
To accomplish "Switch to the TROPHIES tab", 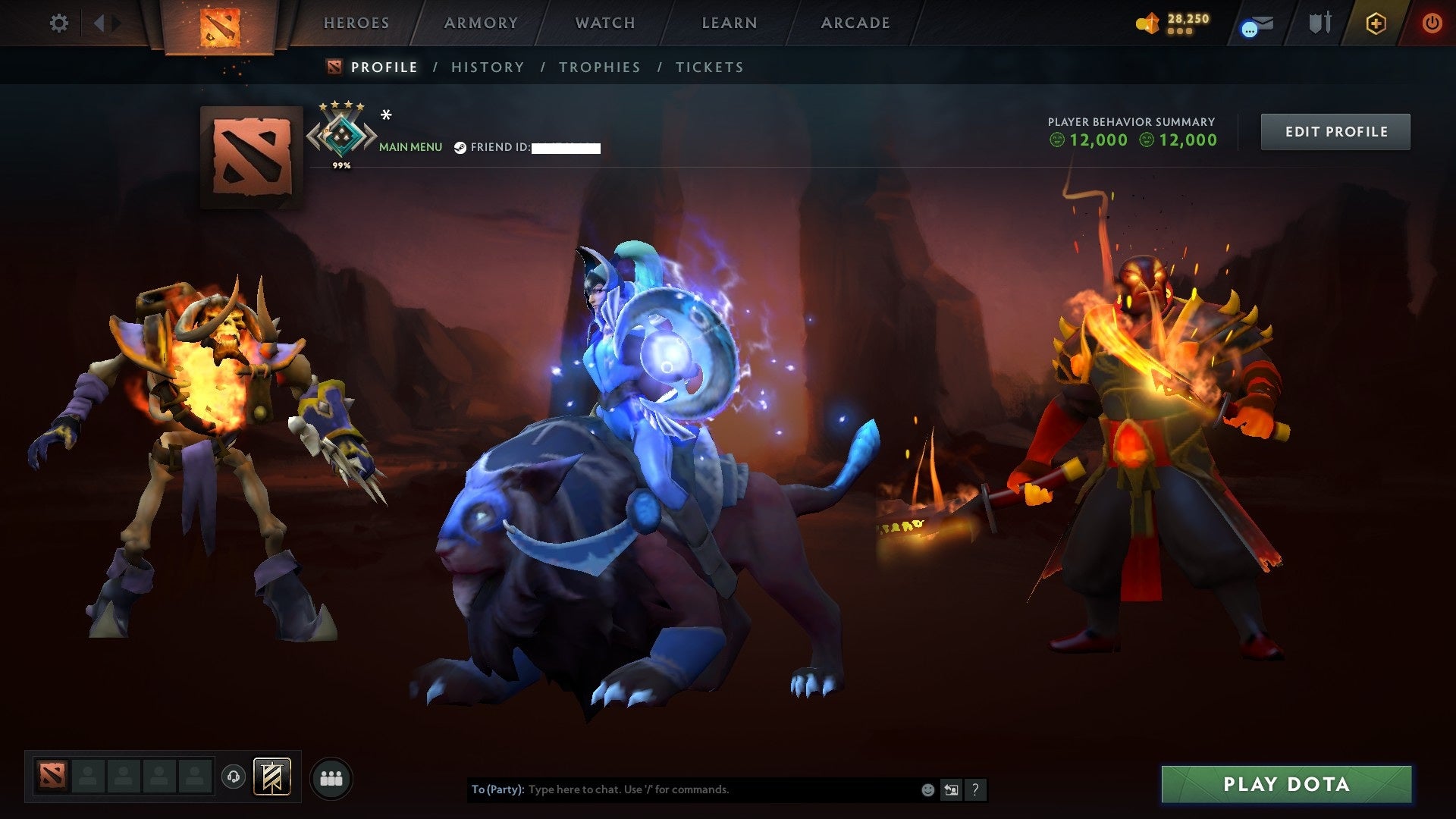I will (x=599, y=67).
